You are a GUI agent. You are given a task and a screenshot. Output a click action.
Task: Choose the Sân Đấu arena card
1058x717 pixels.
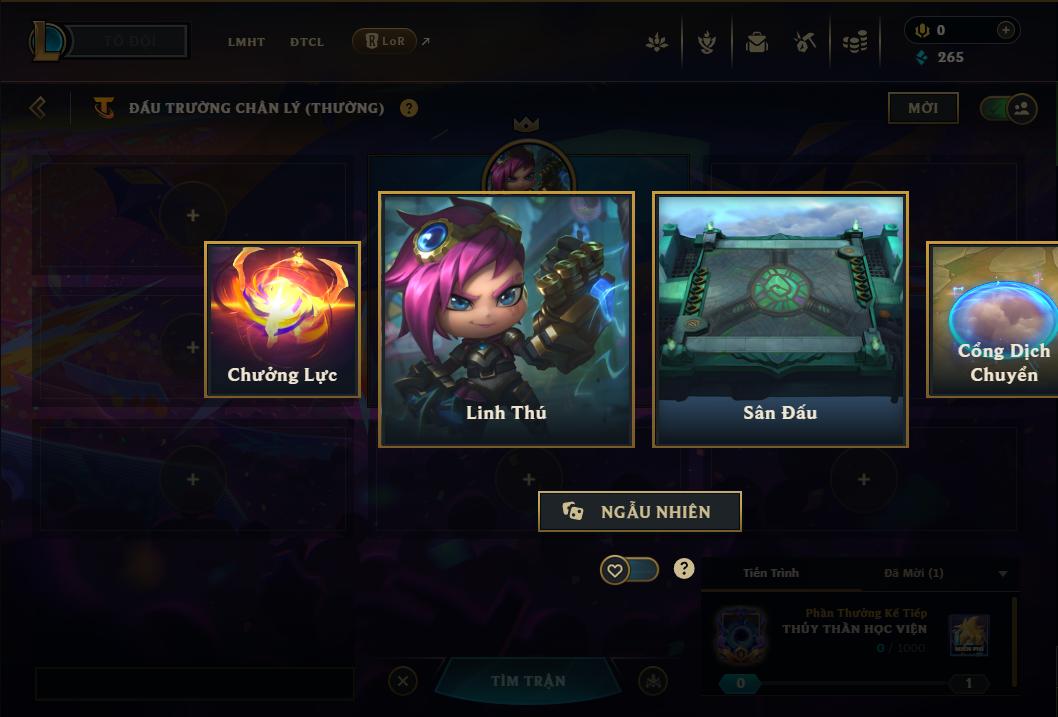click(x=780, y=319)
